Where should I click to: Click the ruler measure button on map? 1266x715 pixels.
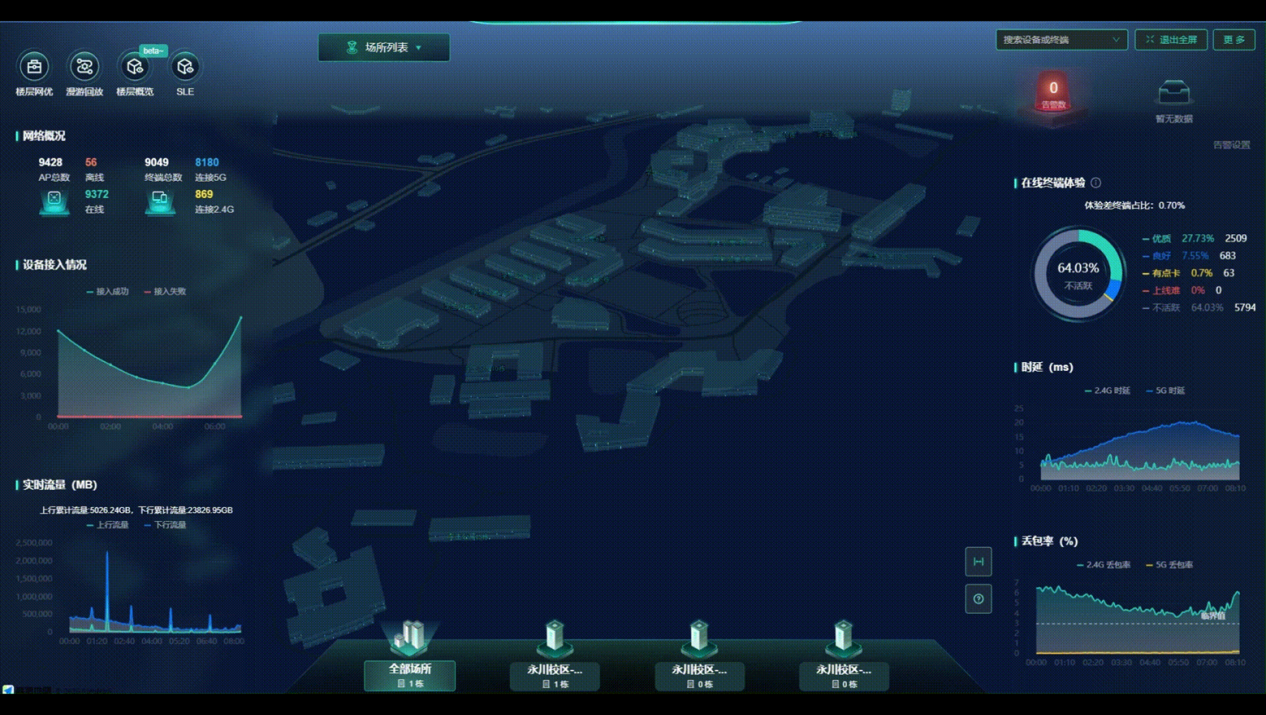pyautogui.click(x=978, y=562)
